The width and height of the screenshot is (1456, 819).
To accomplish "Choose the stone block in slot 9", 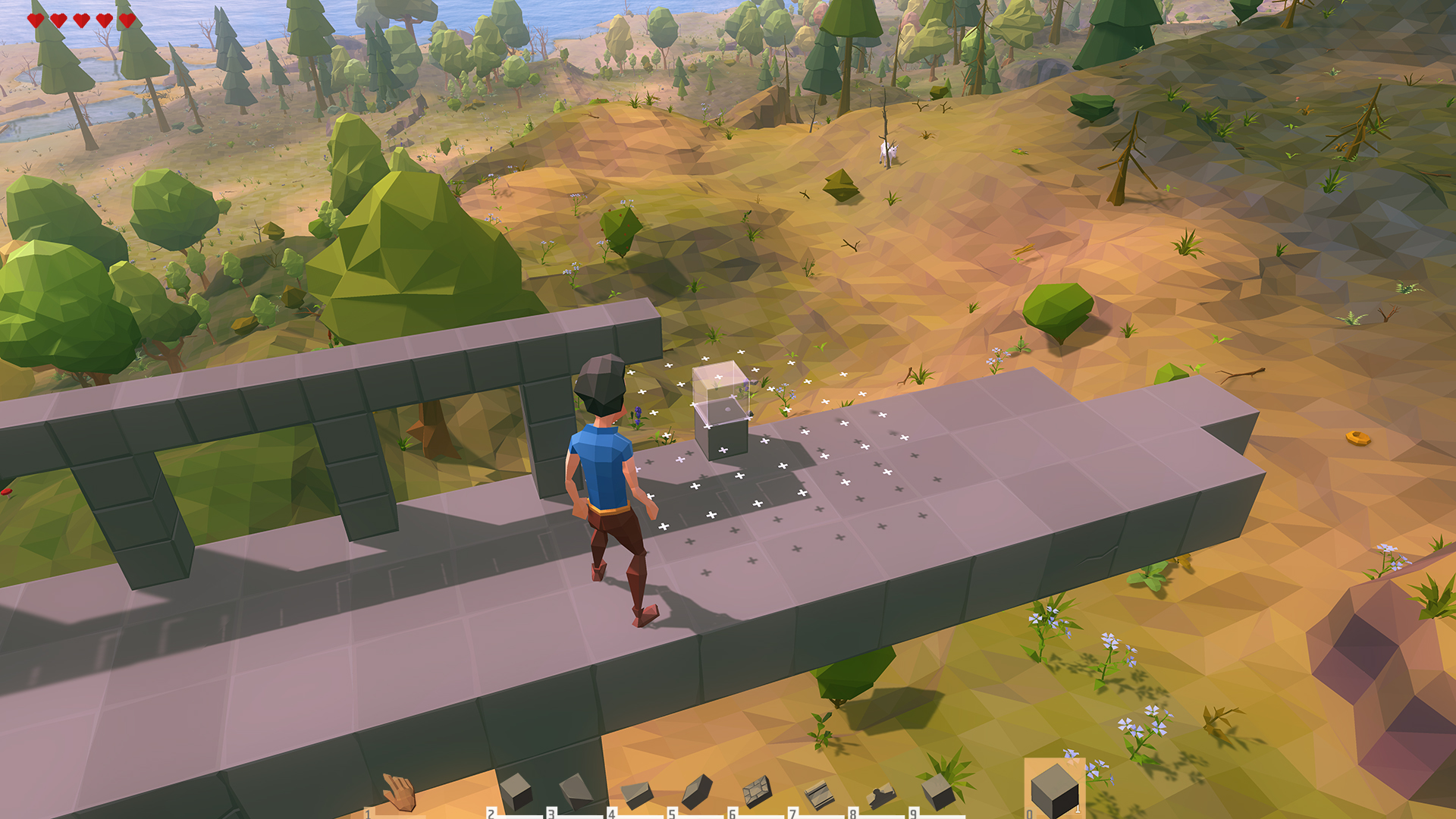I will click(x=939, y=792).
